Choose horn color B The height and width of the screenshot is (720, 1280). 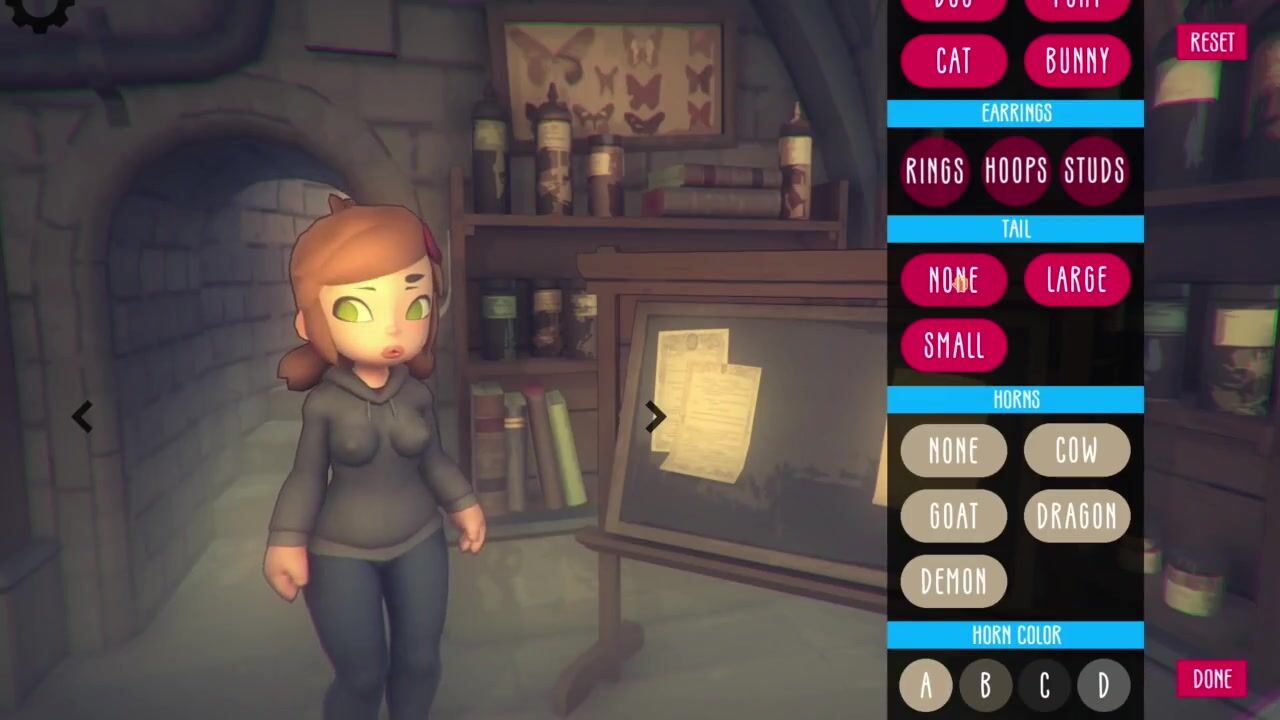point(985,685)
